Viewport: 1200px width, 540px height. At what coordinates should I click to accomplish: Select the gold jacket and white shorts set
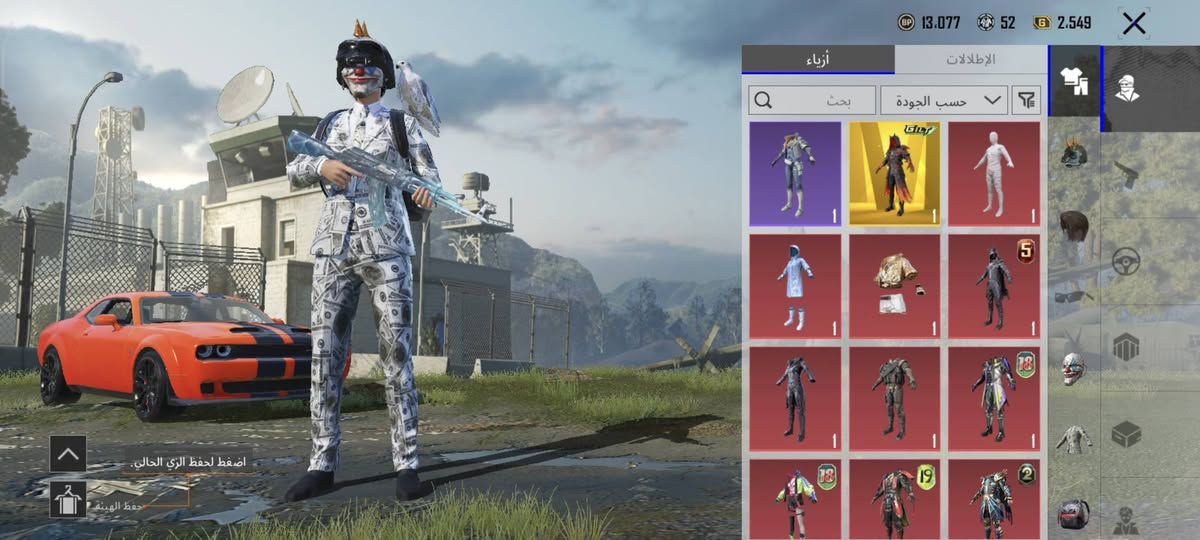coord(895,286)
